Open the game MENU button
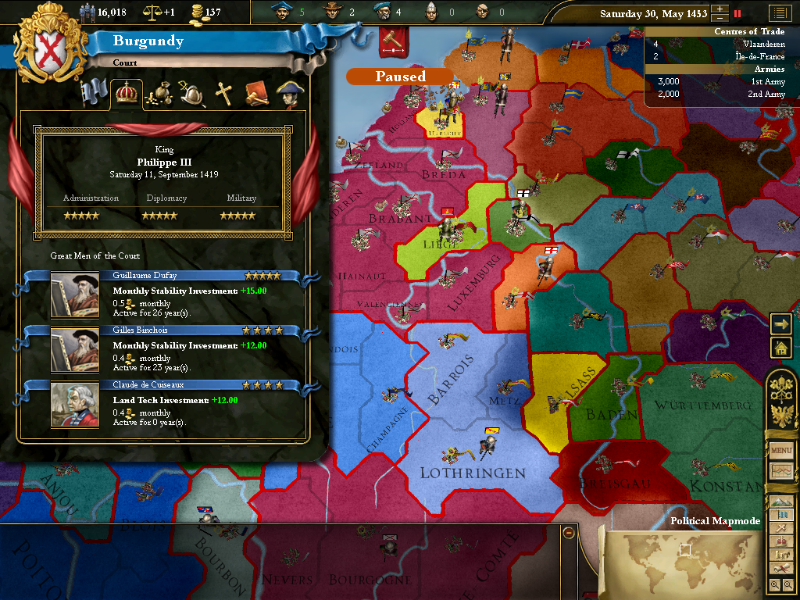 tap(781, 450)
